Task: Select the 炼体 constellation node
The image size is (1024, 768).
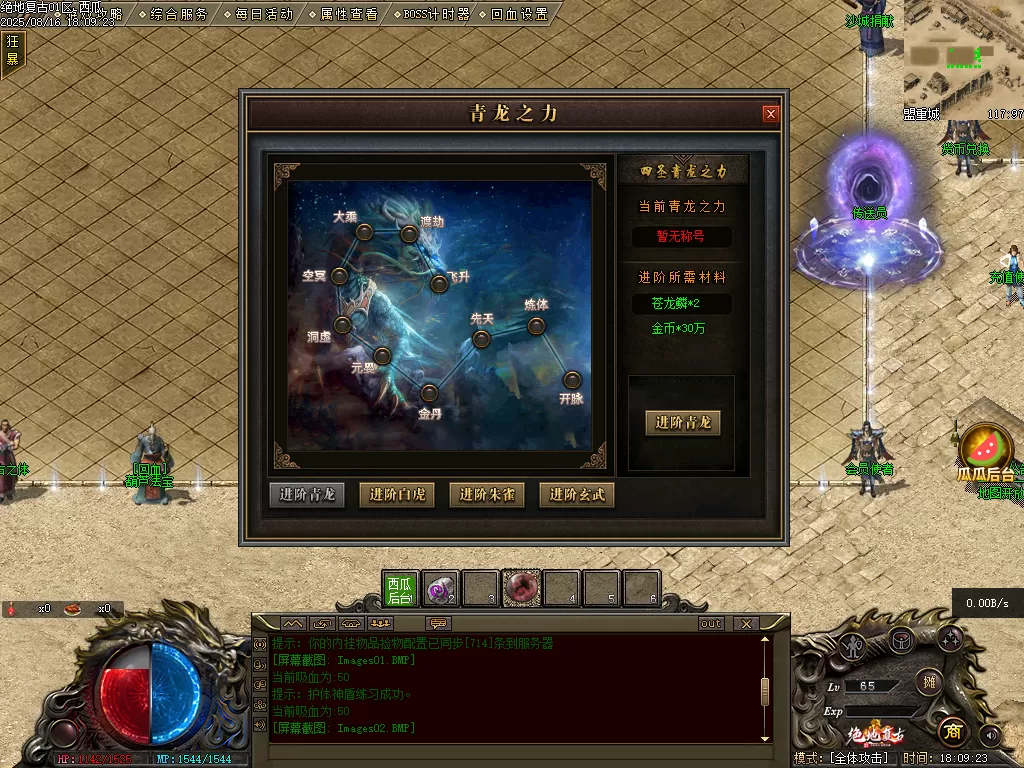Action: 536,325
